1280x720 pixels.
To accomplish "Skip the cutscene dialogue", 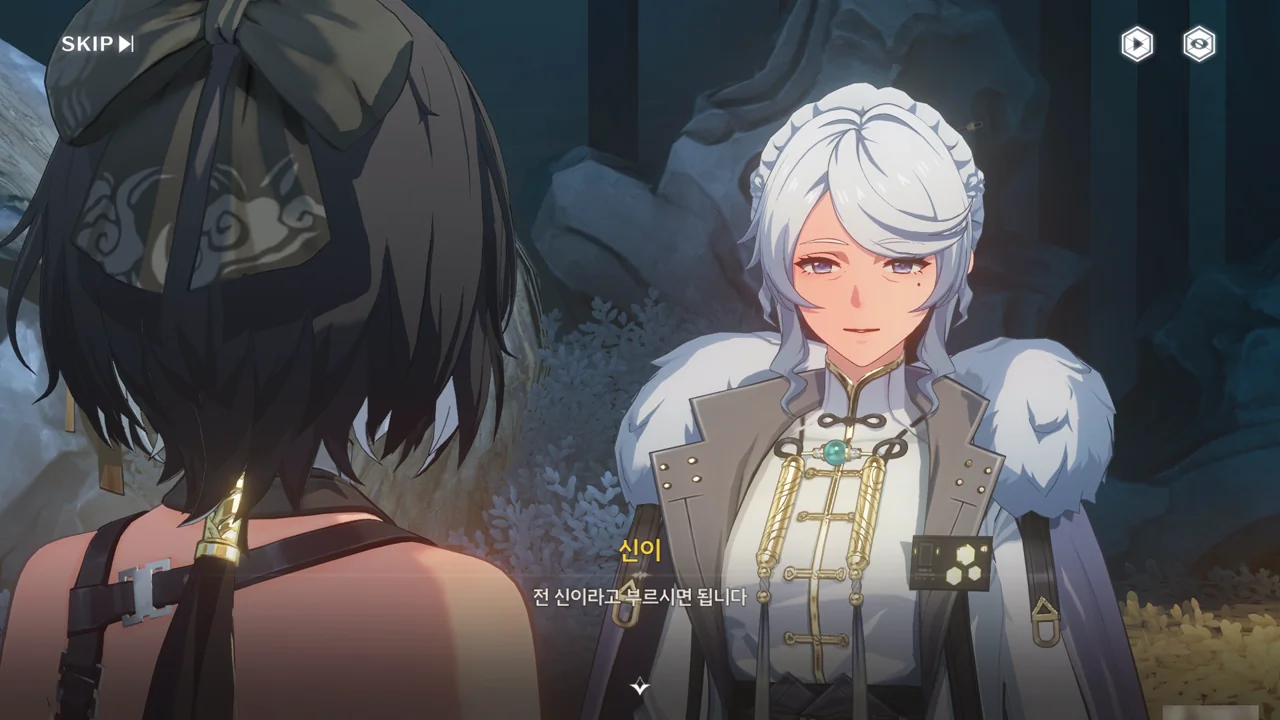I will pos(97,44).
